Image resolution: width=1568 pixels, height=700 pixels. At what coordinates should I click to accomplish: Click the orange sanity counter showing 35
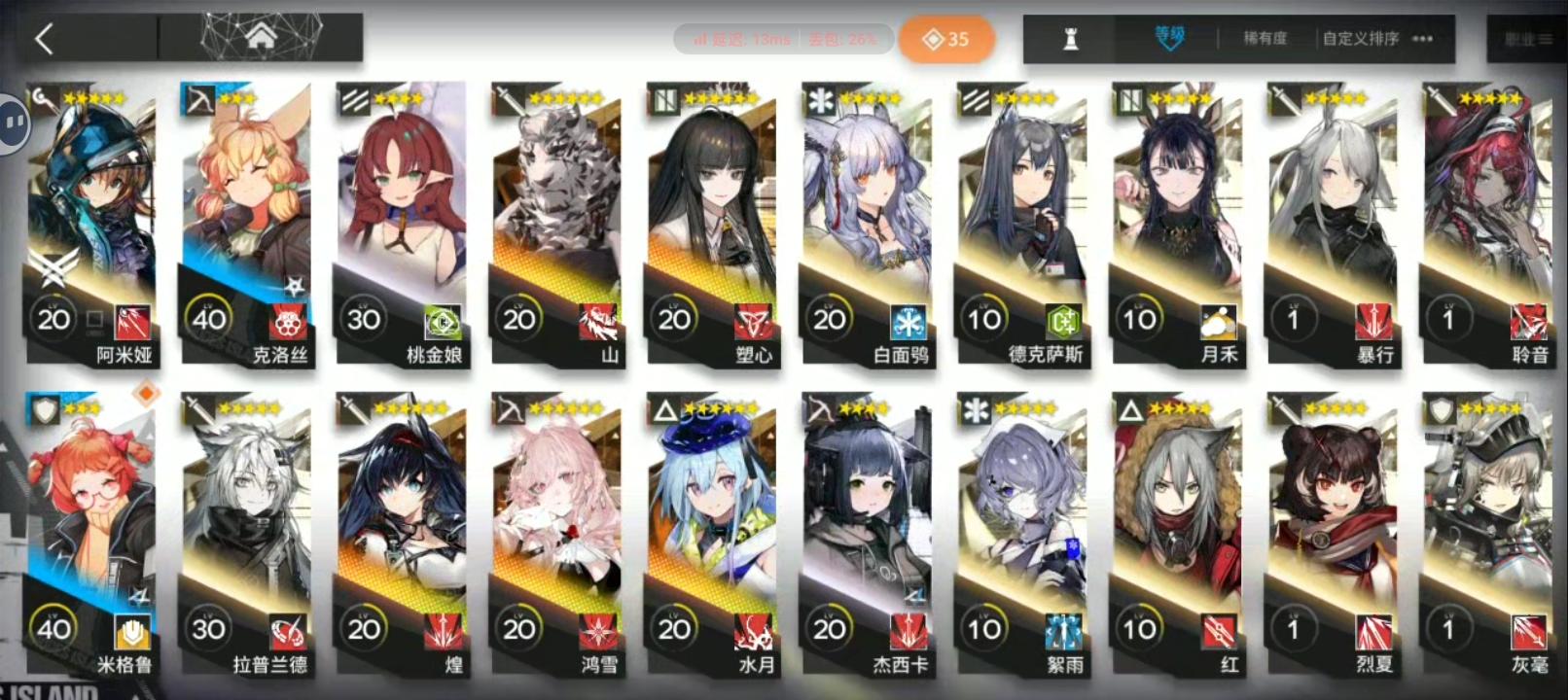[948, 39]
